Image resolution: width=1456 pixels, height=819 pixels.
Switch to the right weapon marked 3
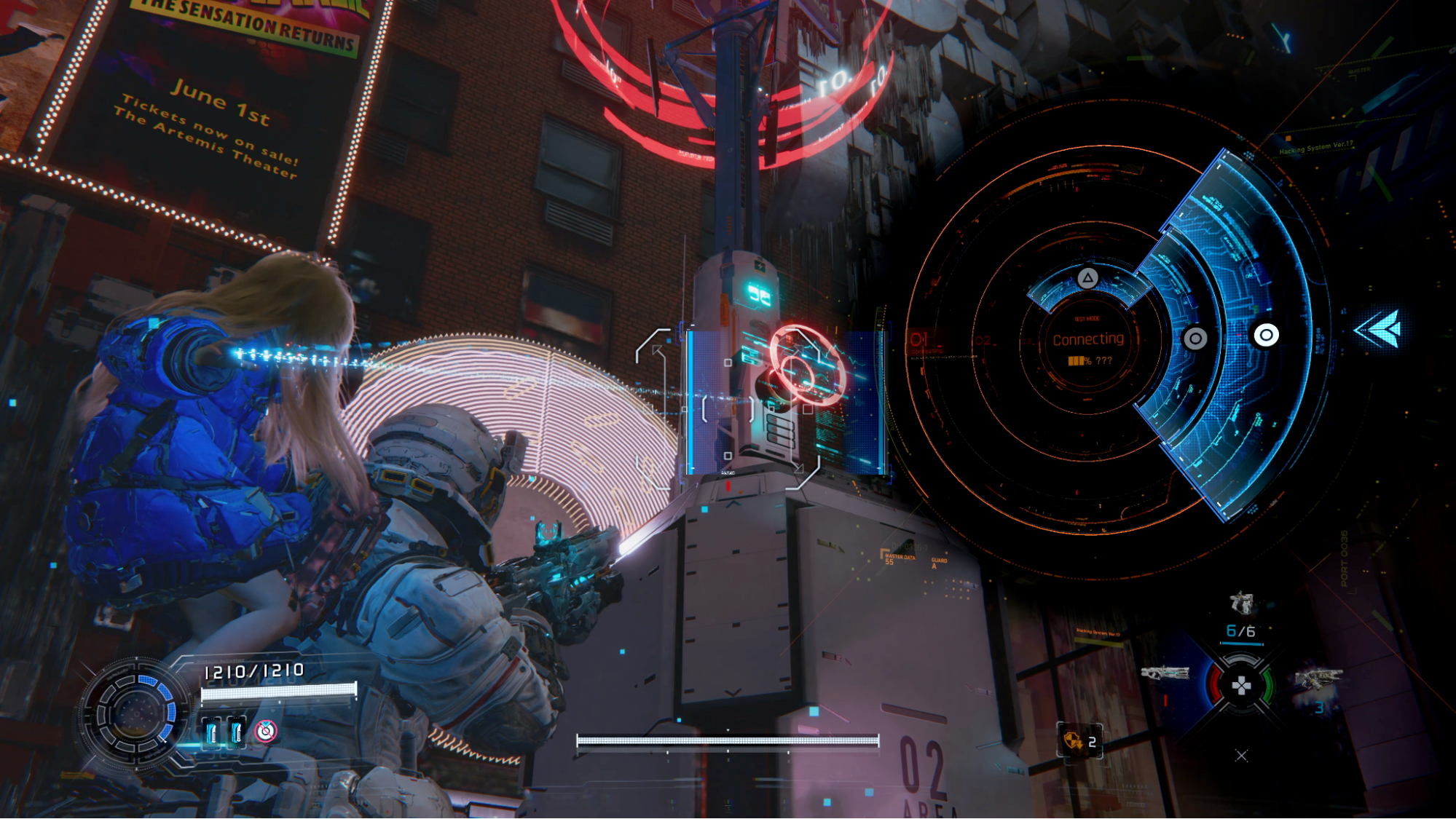(x=1318, y=681)
